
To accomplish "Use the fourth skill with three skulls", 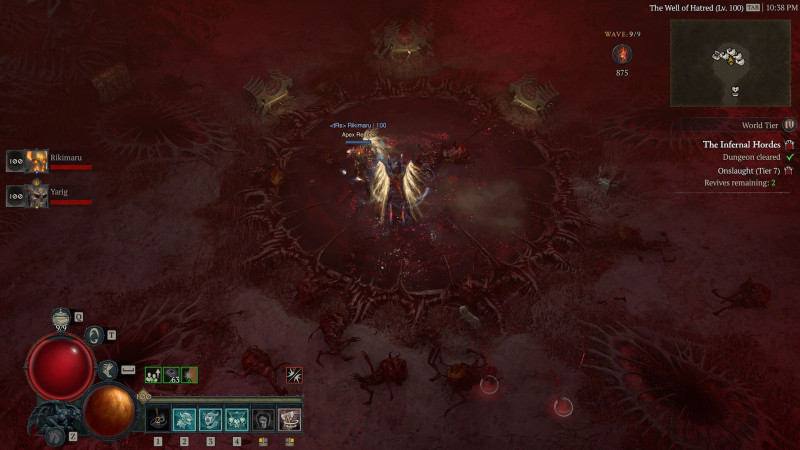I will (237, 419).
